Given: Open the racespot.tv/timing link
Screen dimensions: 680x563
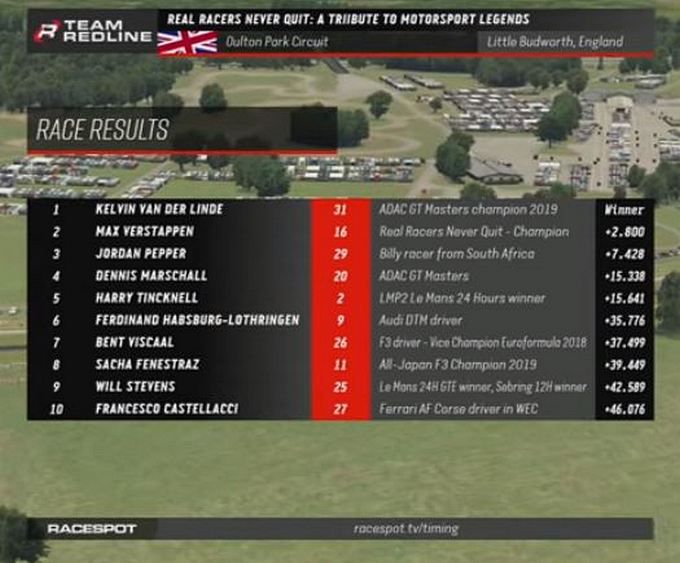Looking at the screenshot, I should click(x=406, y=528).
